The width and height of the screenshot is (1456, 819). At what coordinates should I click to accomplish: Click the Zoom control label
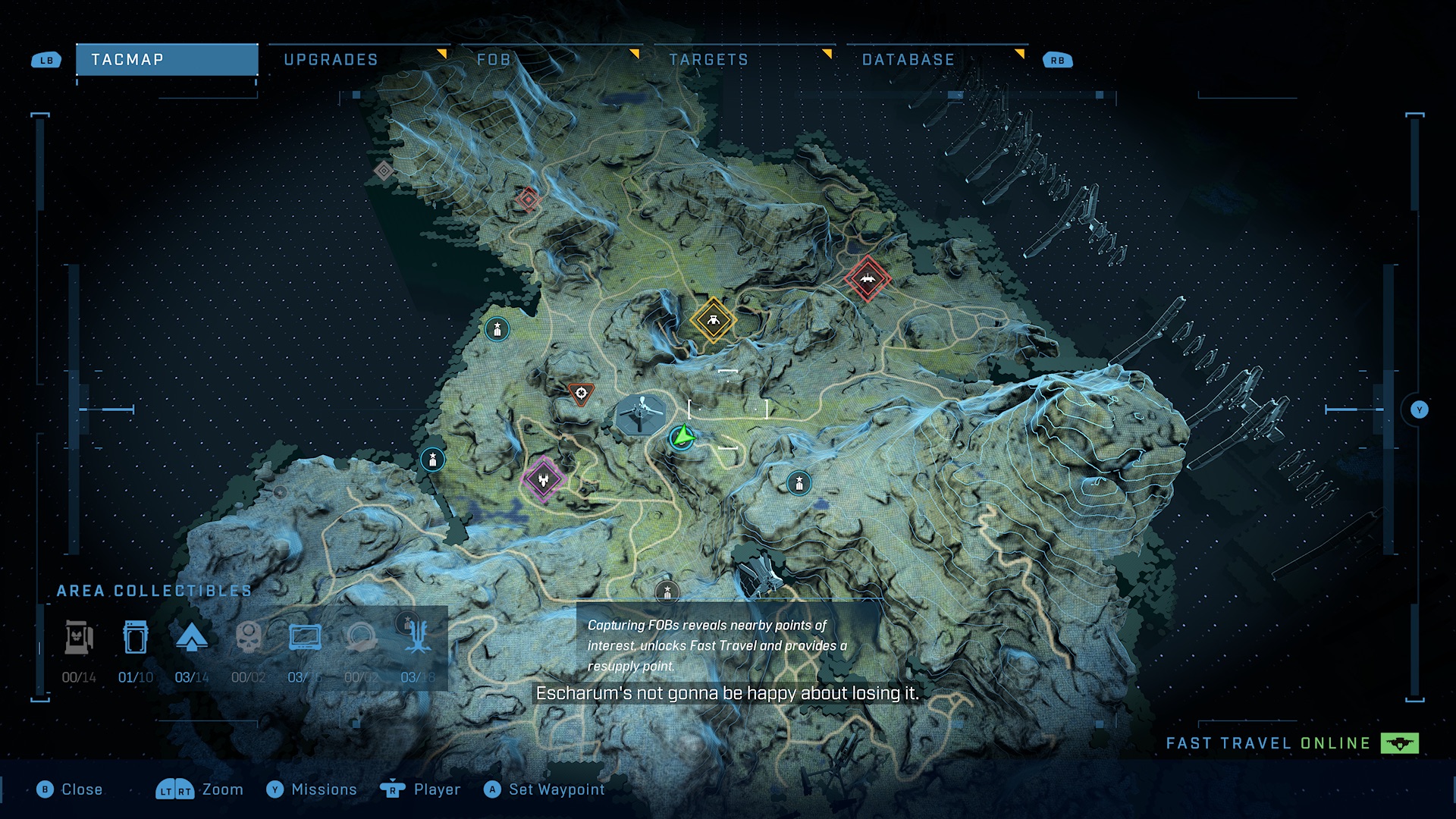pos(221,789)
